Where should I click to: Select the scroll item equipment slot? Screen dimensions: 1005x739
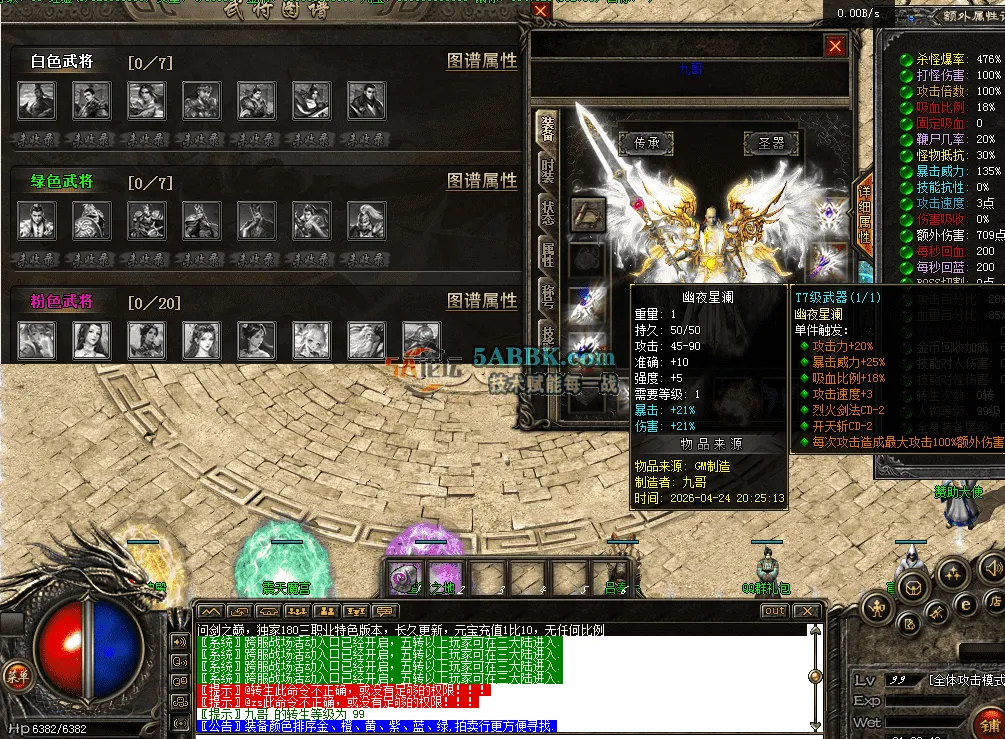[587, 212]
